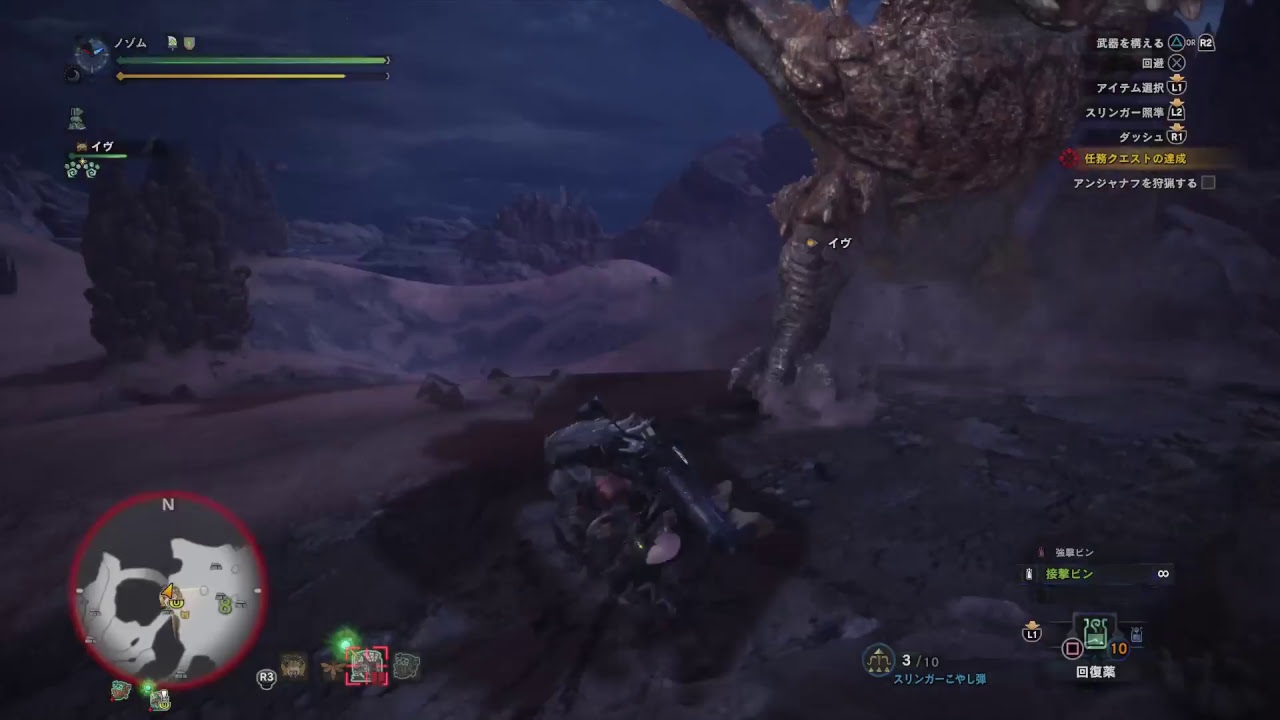
Task: Click the 武器を構える R2 button prompt
Action: pos(1205,43)
